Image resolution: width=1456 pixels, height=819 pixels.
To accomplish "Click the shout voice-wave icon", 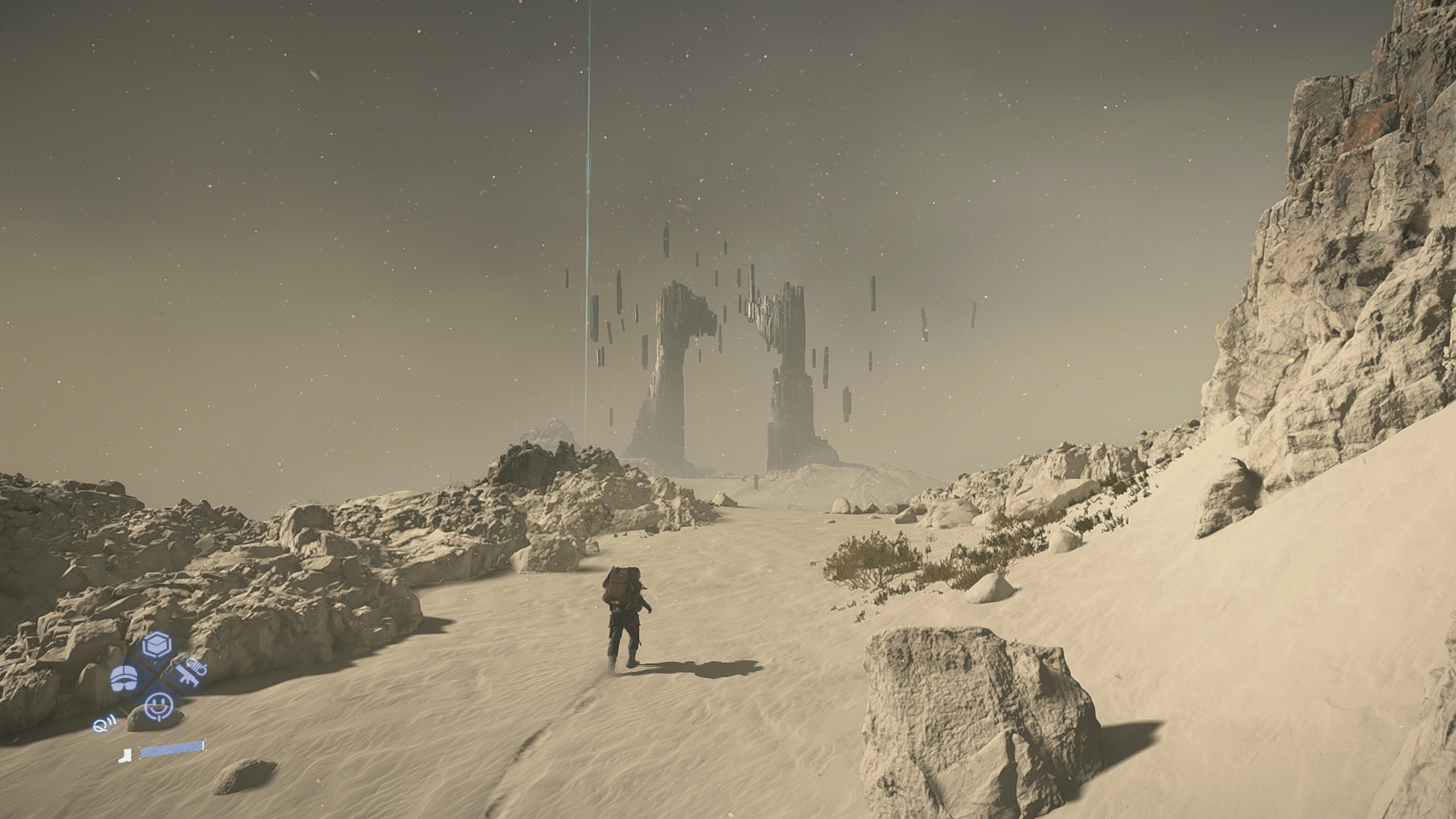I will 103,725.
